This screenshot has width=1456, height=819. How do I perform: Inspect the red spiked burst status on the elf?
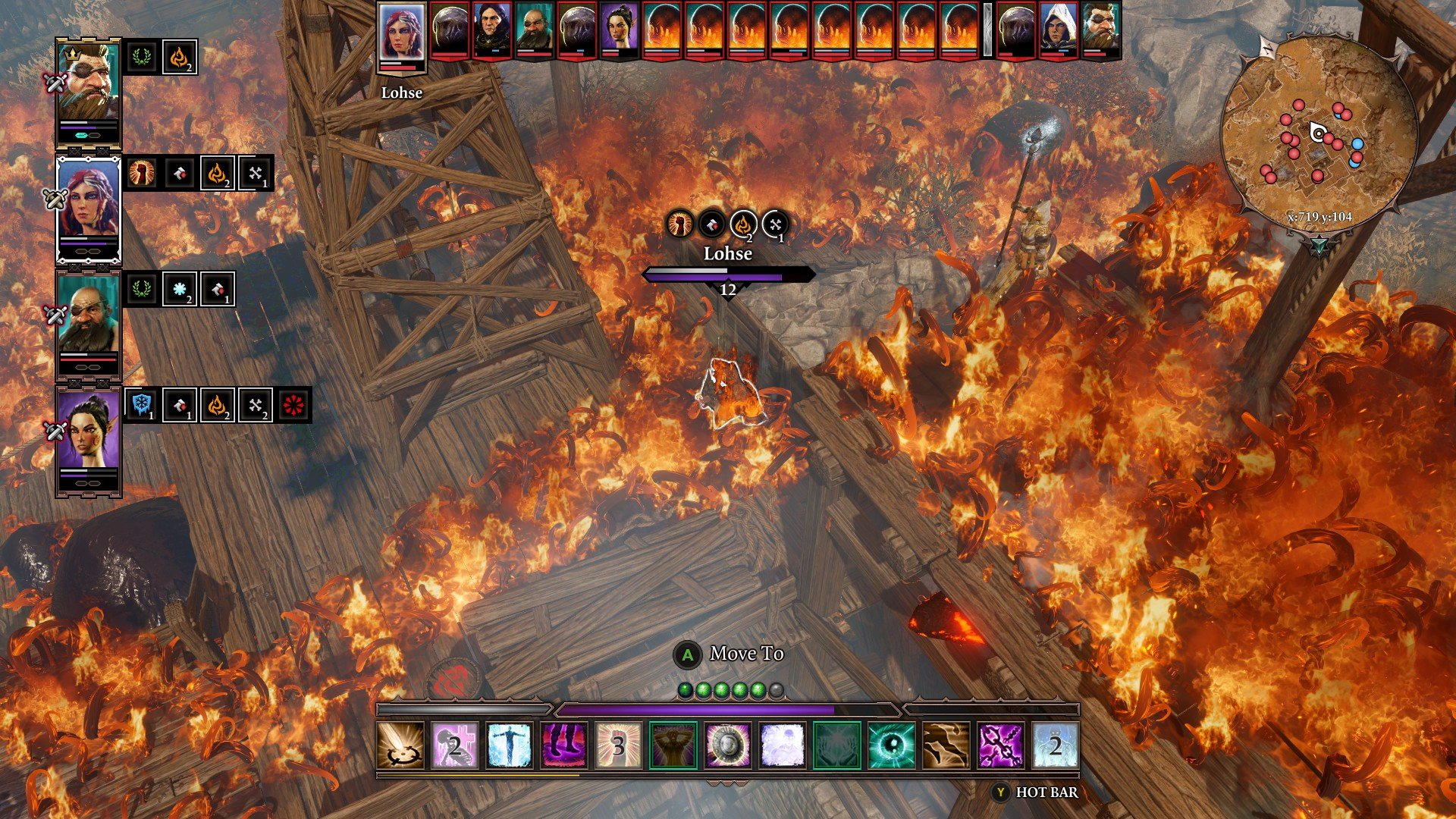point(293,405)
